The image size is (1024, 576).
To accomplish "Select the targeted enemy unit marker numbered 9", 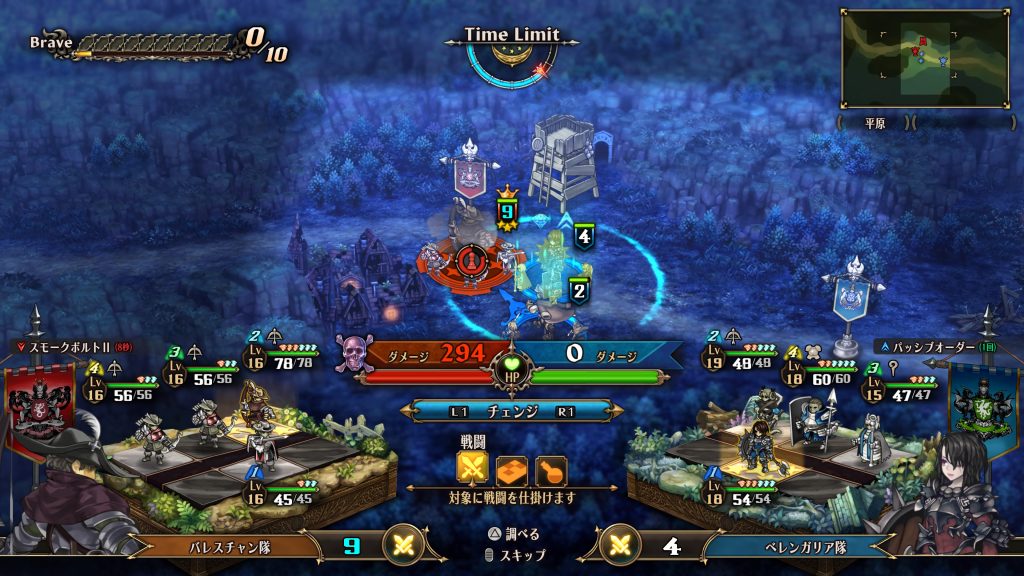I will [x=507, y=212].
